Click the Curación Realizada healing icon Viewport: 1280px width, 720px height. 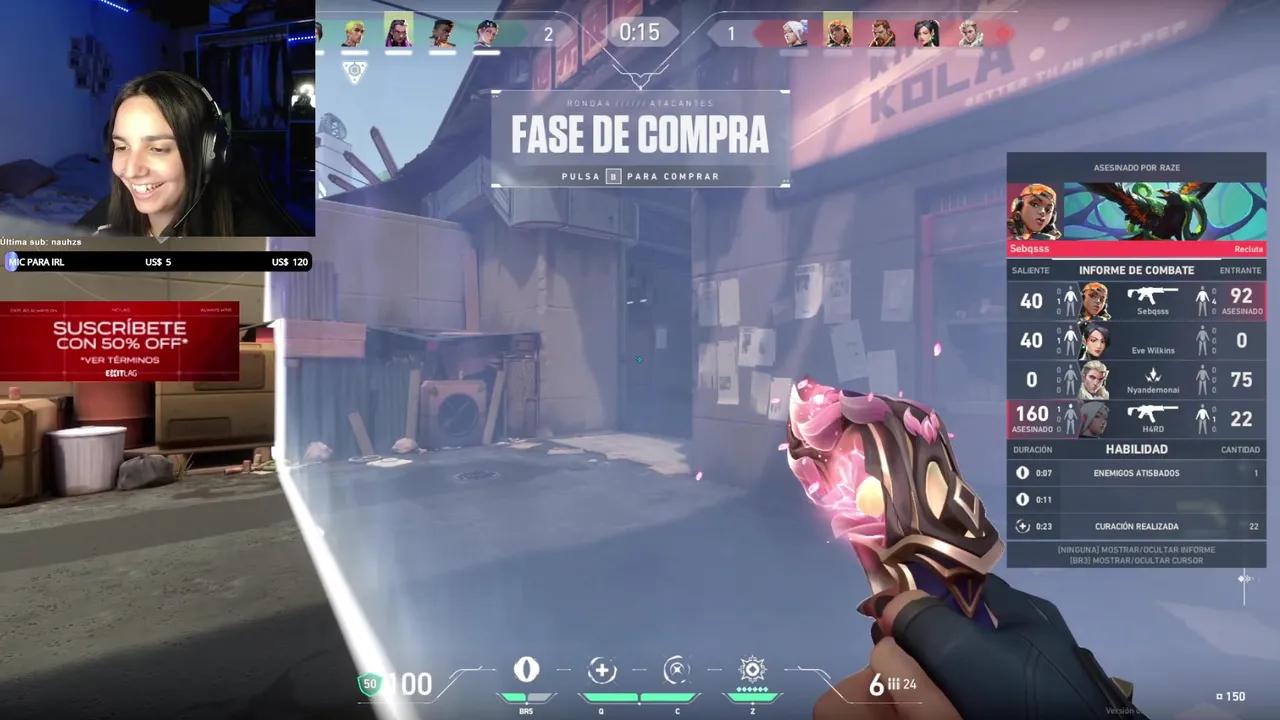(x=1022, y=525)
